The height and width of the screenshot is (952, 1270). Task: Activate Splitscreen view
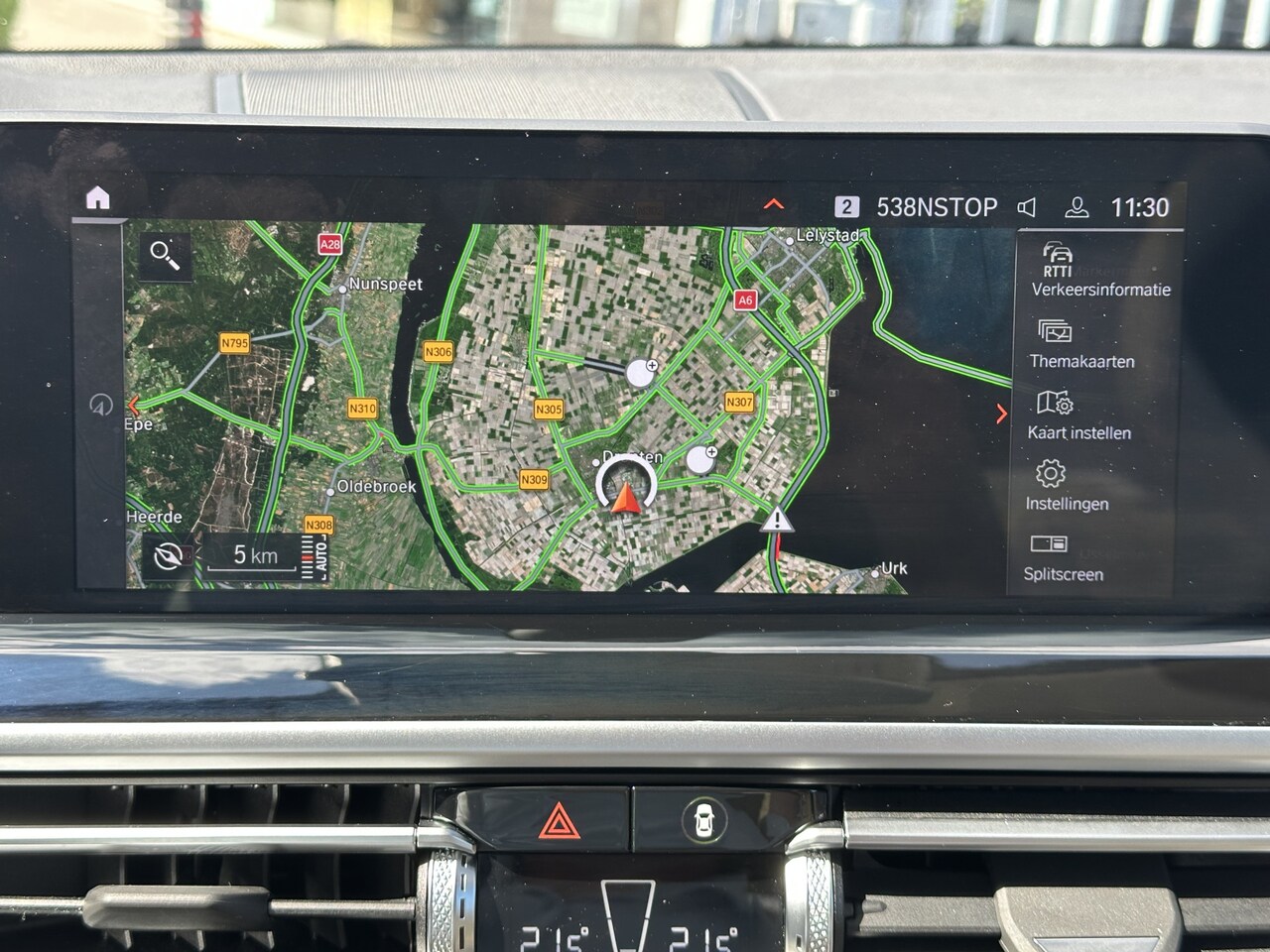(1063, 557)
